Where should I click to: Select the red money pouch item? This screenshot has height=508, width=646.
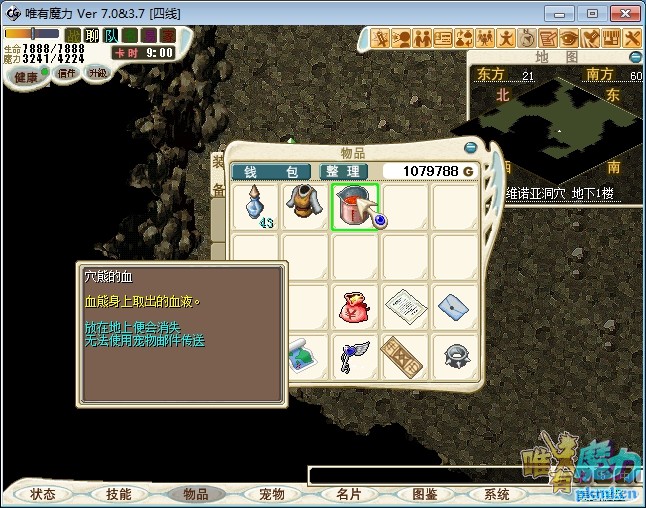356,306
